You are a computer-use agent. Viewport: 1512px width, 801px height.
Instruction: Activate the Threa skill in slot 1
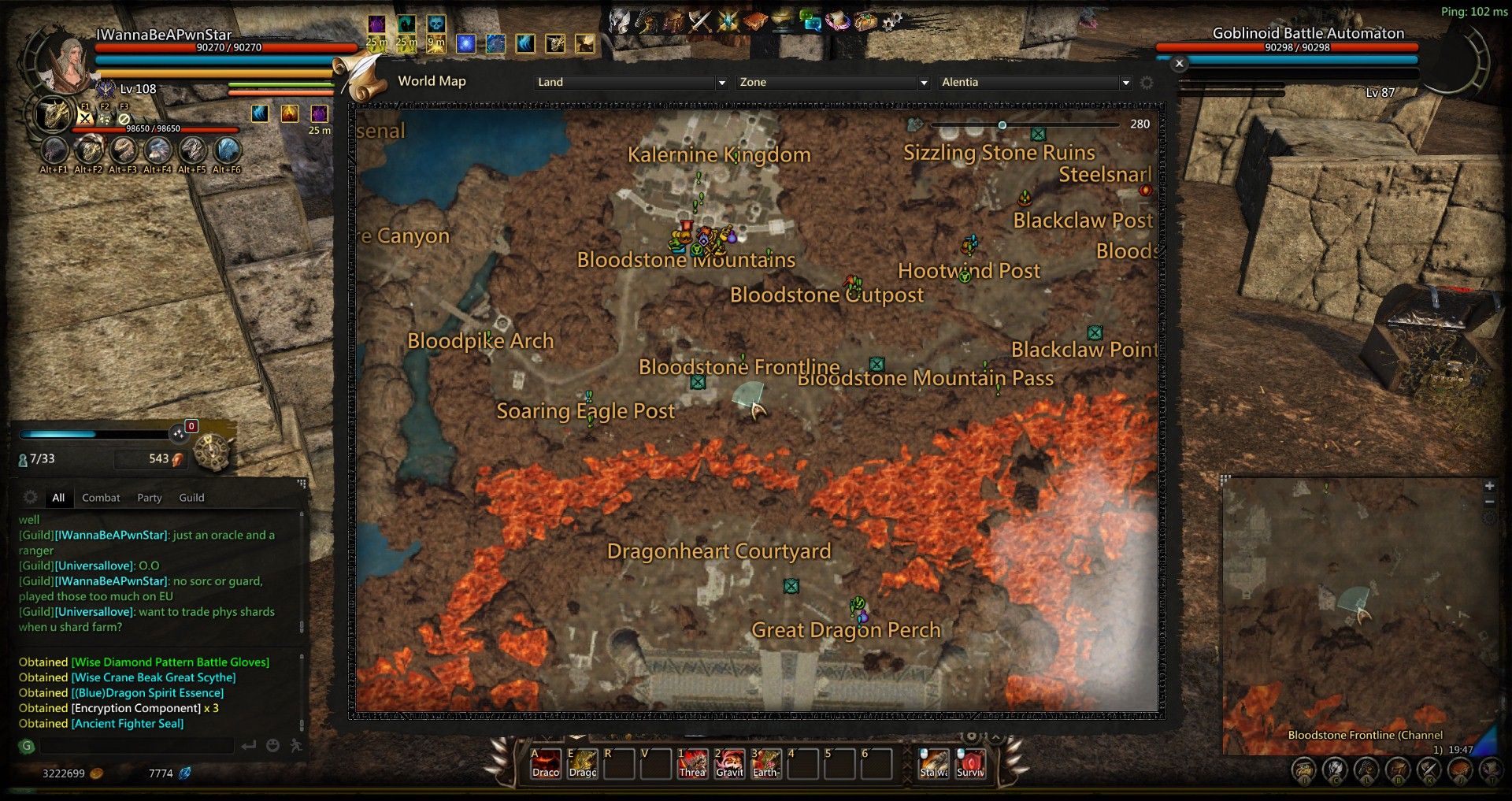(693, 763)
